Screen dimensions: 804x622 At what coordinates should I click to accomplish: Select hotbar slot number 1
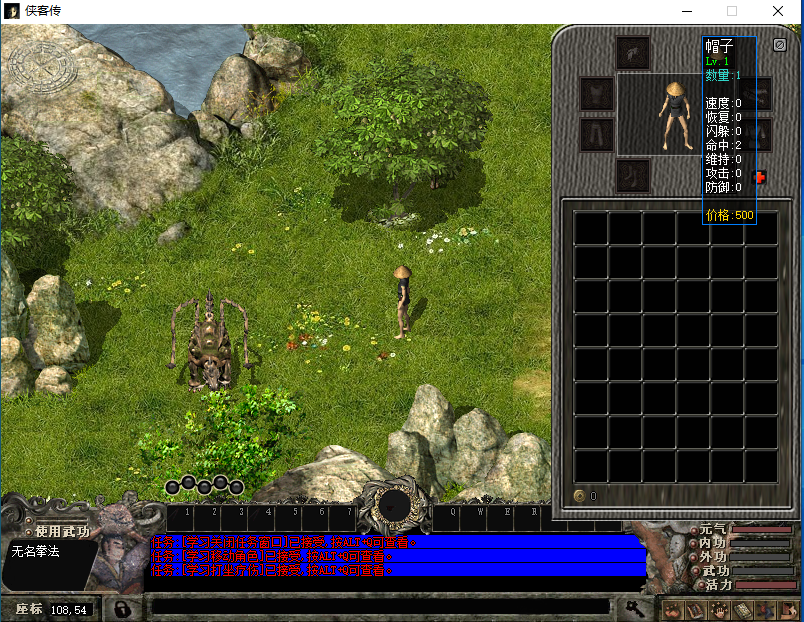click(x=181, y=517)
